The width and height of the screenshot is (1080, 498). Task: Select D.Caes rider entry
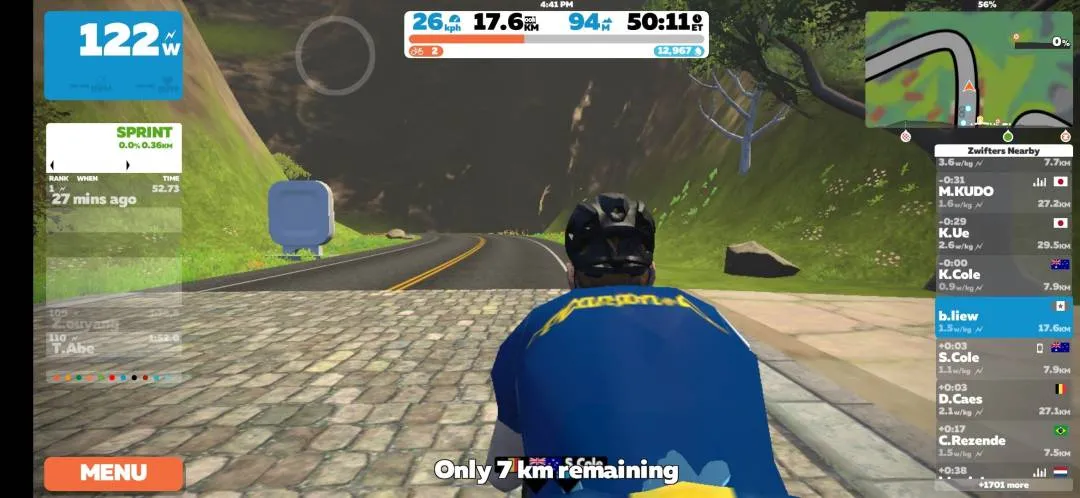1003,399
